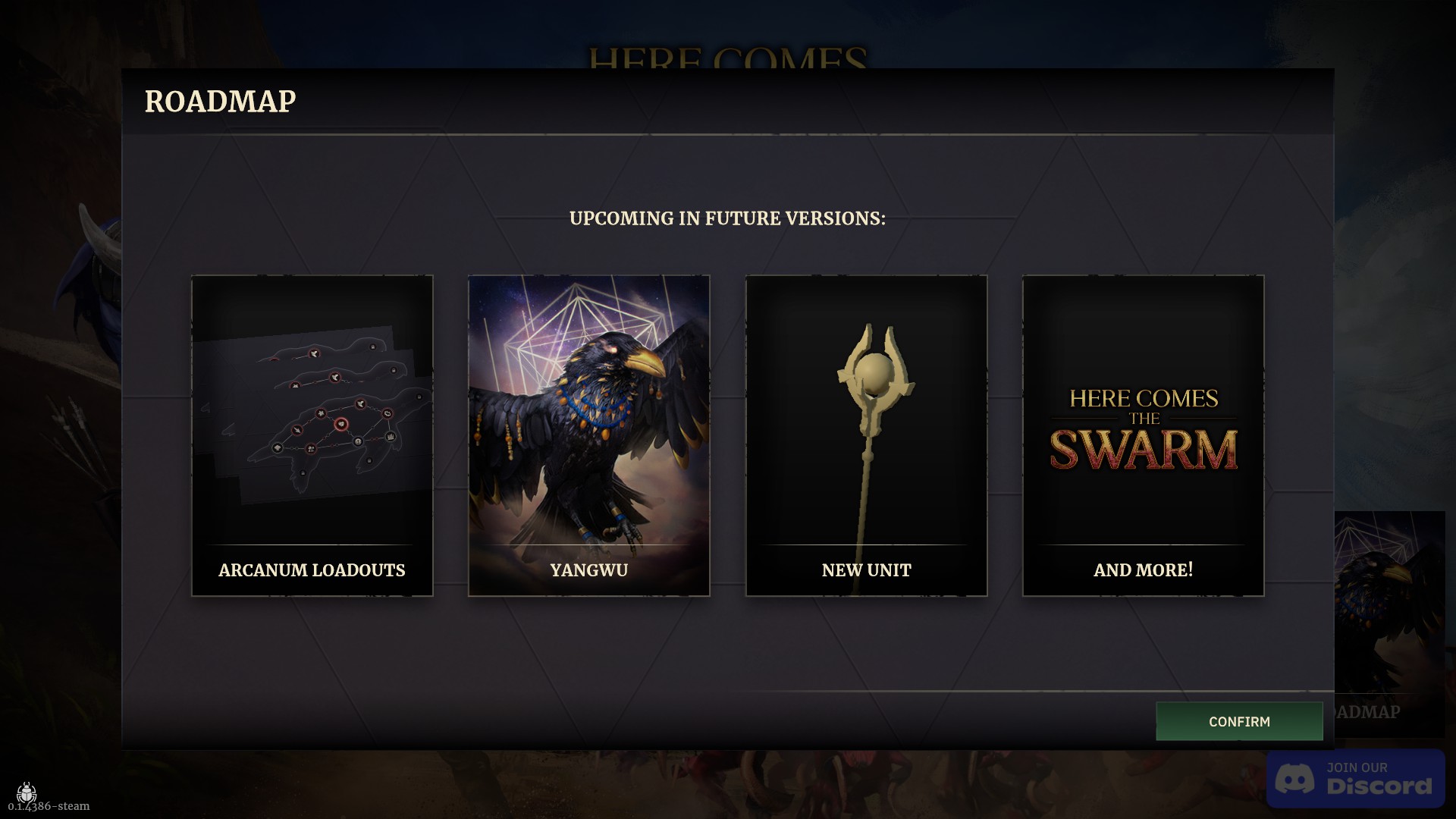1456x819 pixels.
Task: Open the New Unit staff card
Action: tap(866, 435)
